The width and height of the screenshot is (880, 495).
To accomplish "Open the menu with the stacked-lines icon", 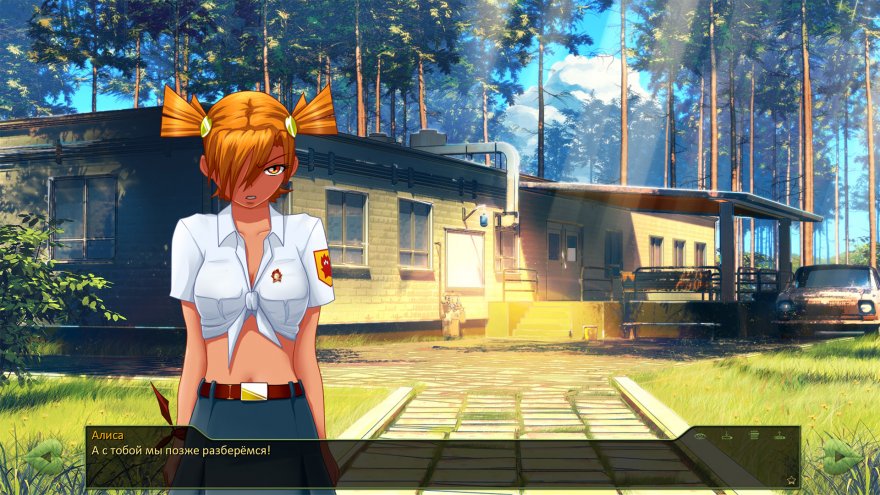I will tap(754, 435).
